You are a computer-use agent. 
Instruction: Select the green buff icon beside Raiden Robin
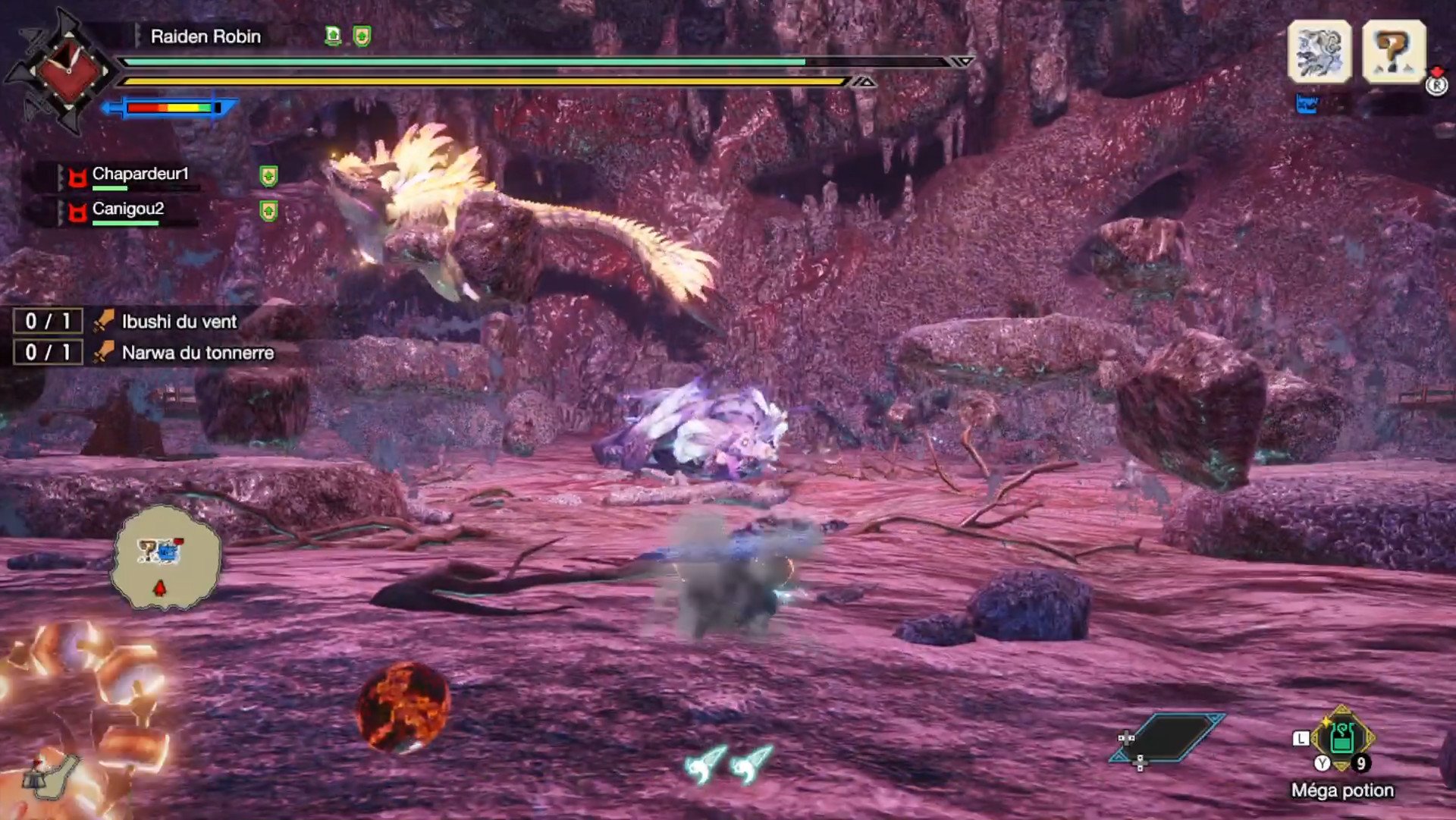[x=331, y=35]
